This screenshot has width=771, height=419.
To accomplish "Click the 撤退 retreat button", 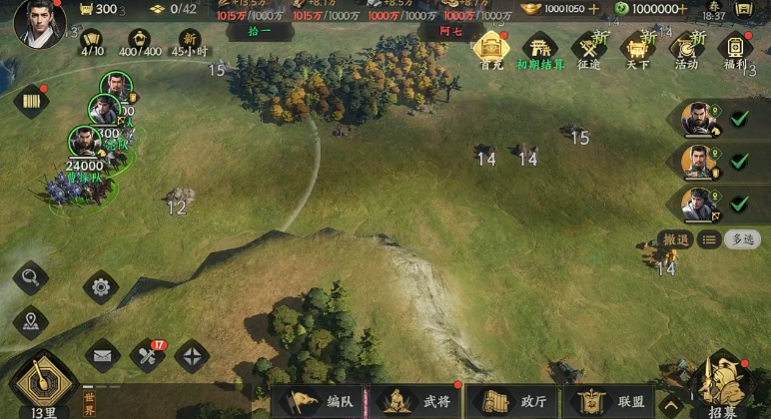I will 675,239.
